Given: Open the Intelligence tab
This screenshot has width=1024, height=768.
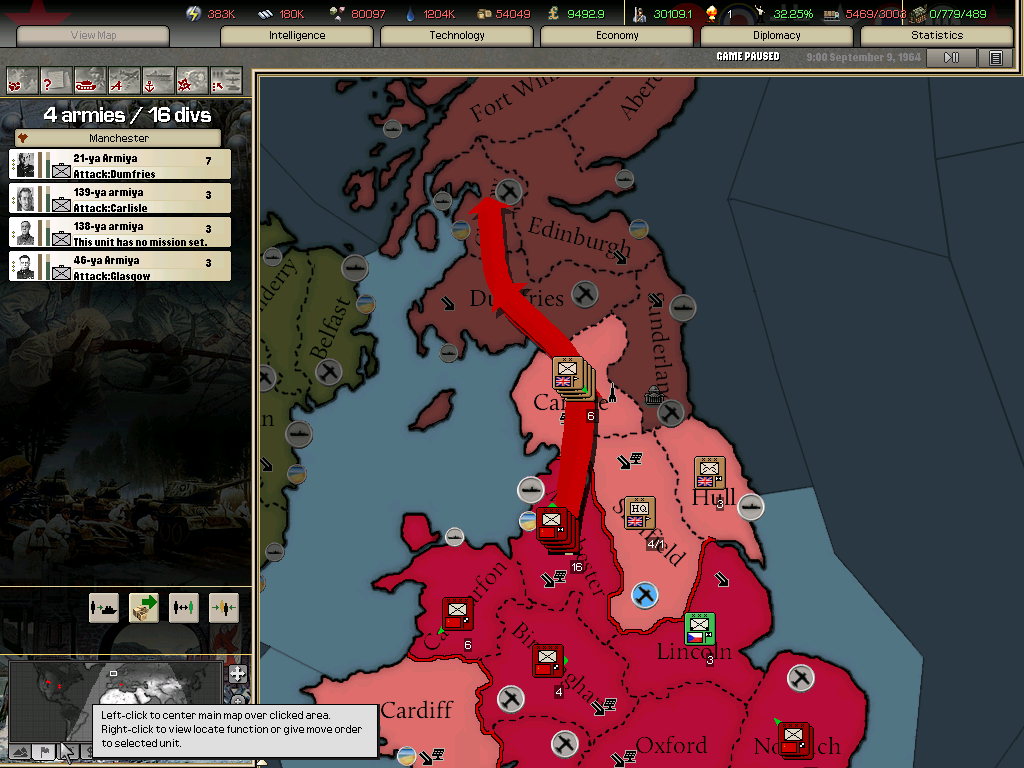Looking at the screenshot, I should tap(297, 36).
